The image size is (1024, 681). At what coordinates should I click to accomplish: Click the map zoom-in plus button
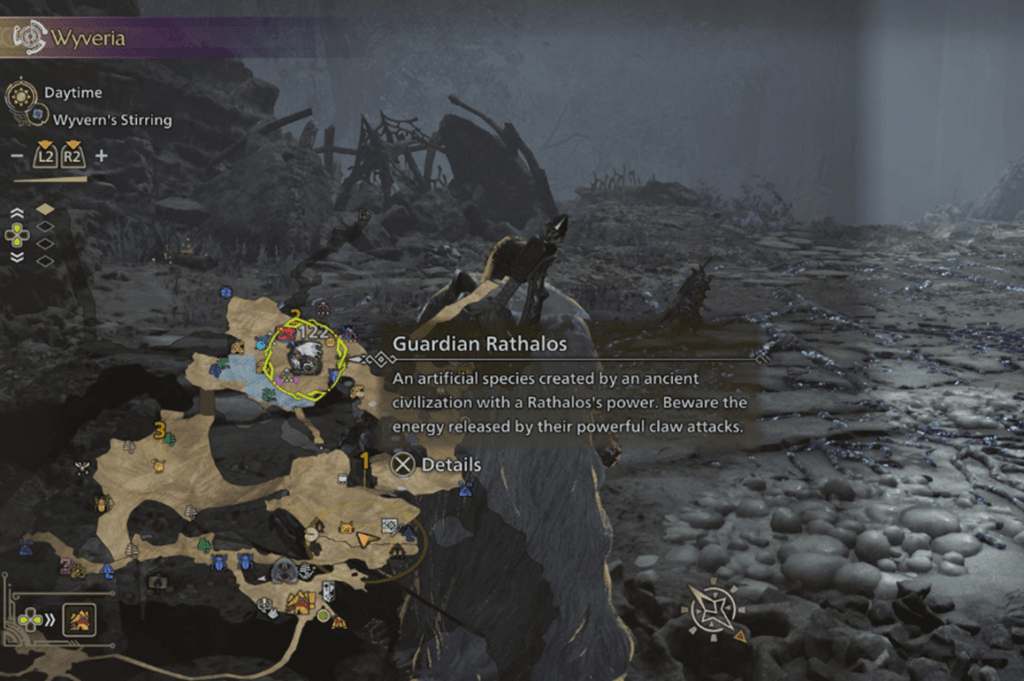pyautogui.click(x=101, y=156)
